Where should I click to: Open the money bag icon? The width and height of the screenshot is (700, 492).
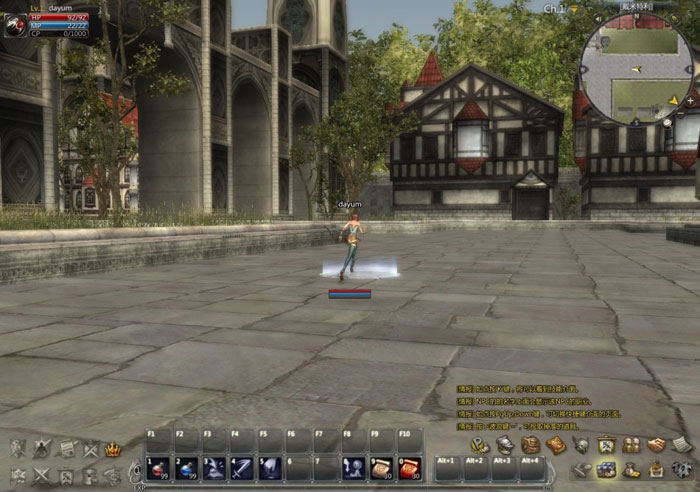tap(632, 469)
